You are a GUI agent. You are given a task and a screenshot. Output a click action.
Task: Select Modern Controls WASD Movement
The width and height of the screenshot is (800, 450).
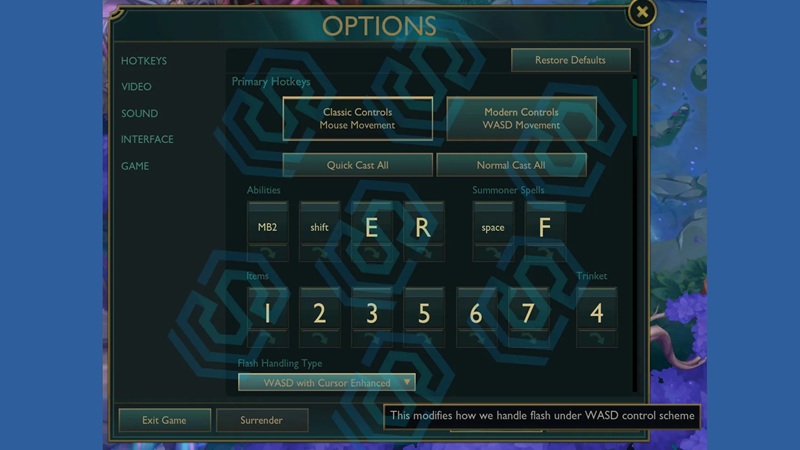[521, 119]
